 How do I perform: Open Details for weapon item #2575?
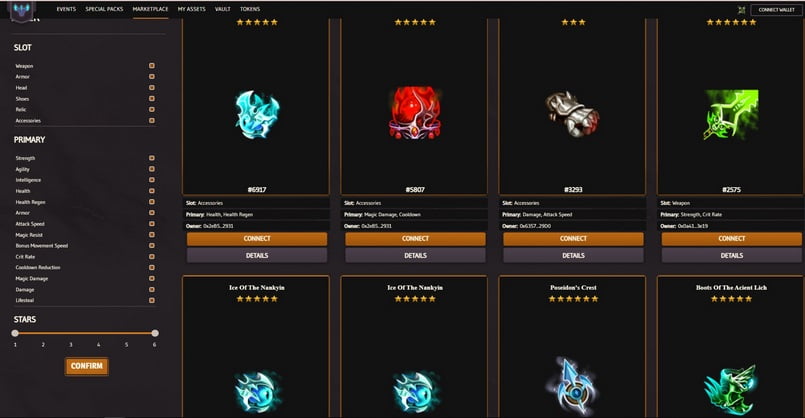click(731, 255)
